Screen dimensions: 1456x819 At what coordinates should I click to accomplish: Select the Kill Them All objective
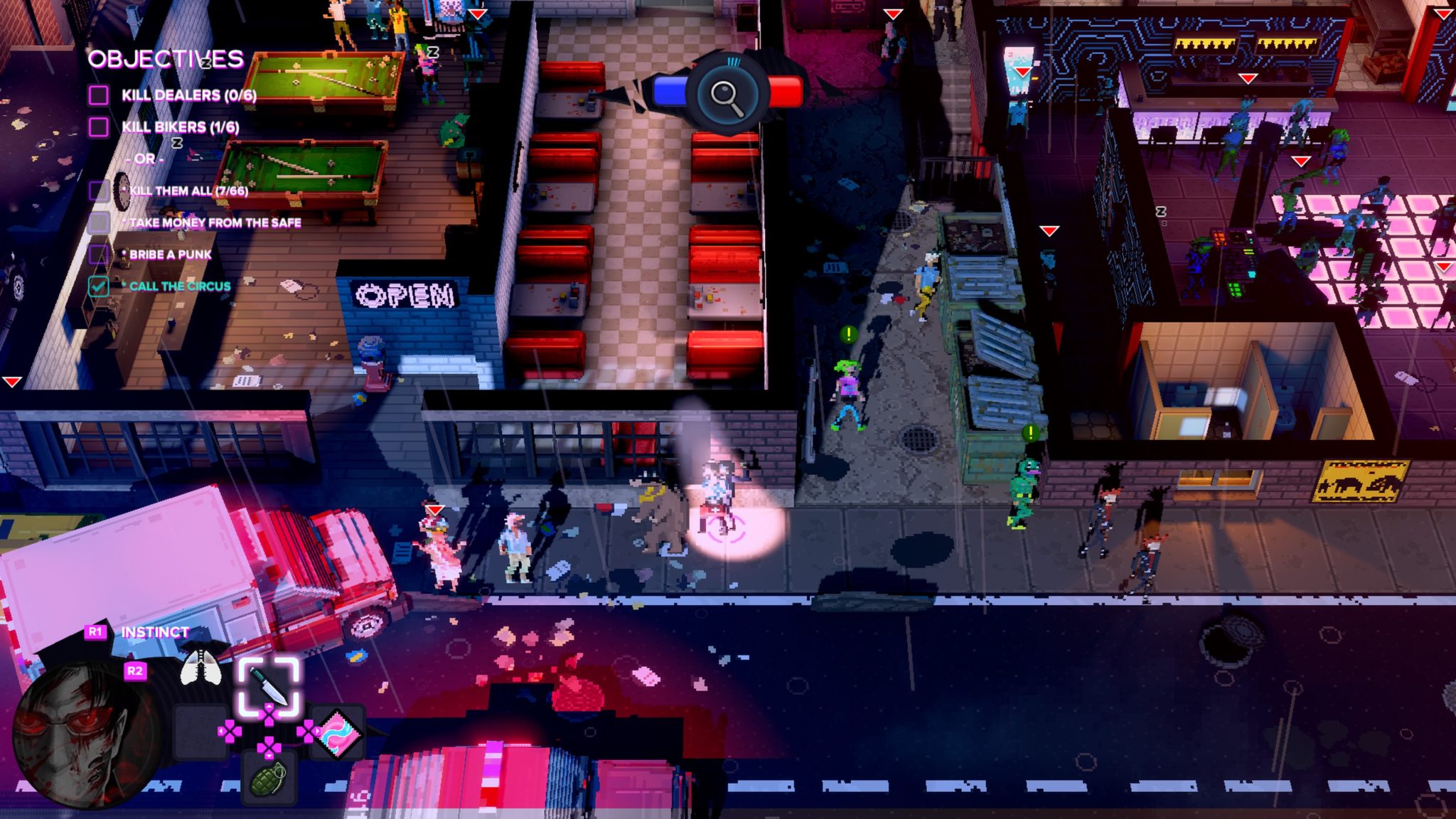pos(188,191)
